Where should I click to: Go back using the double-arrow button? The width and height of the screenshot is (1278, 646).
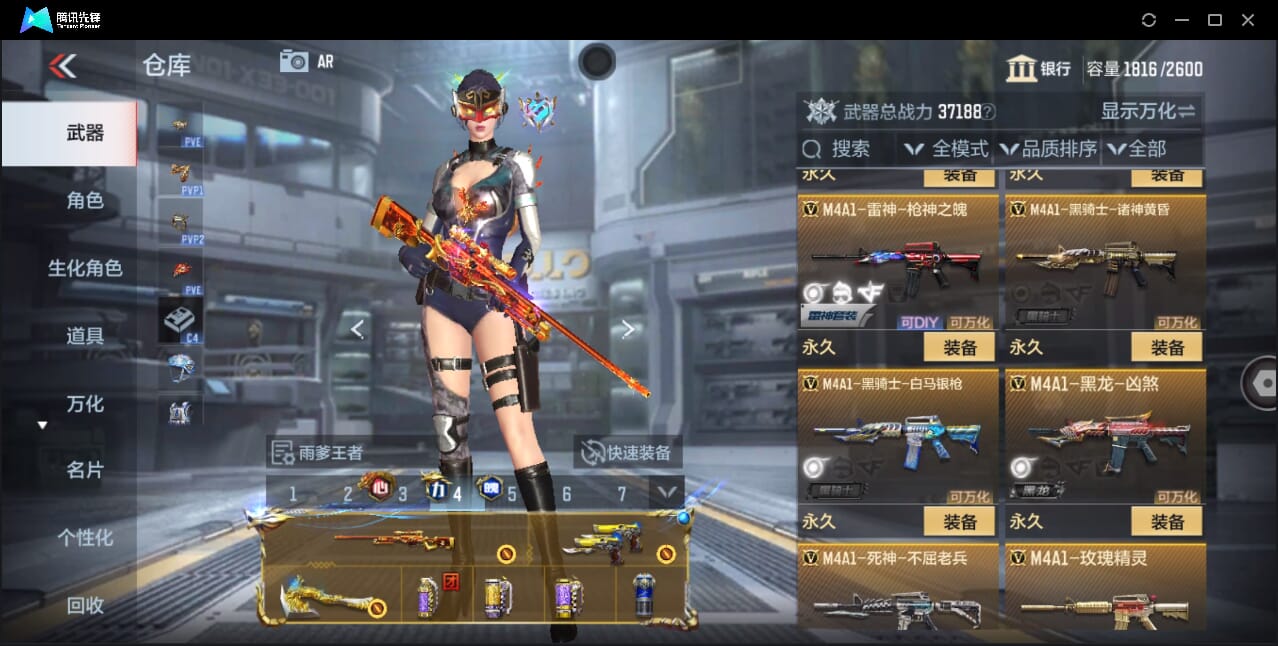click(x=62, y=66)
